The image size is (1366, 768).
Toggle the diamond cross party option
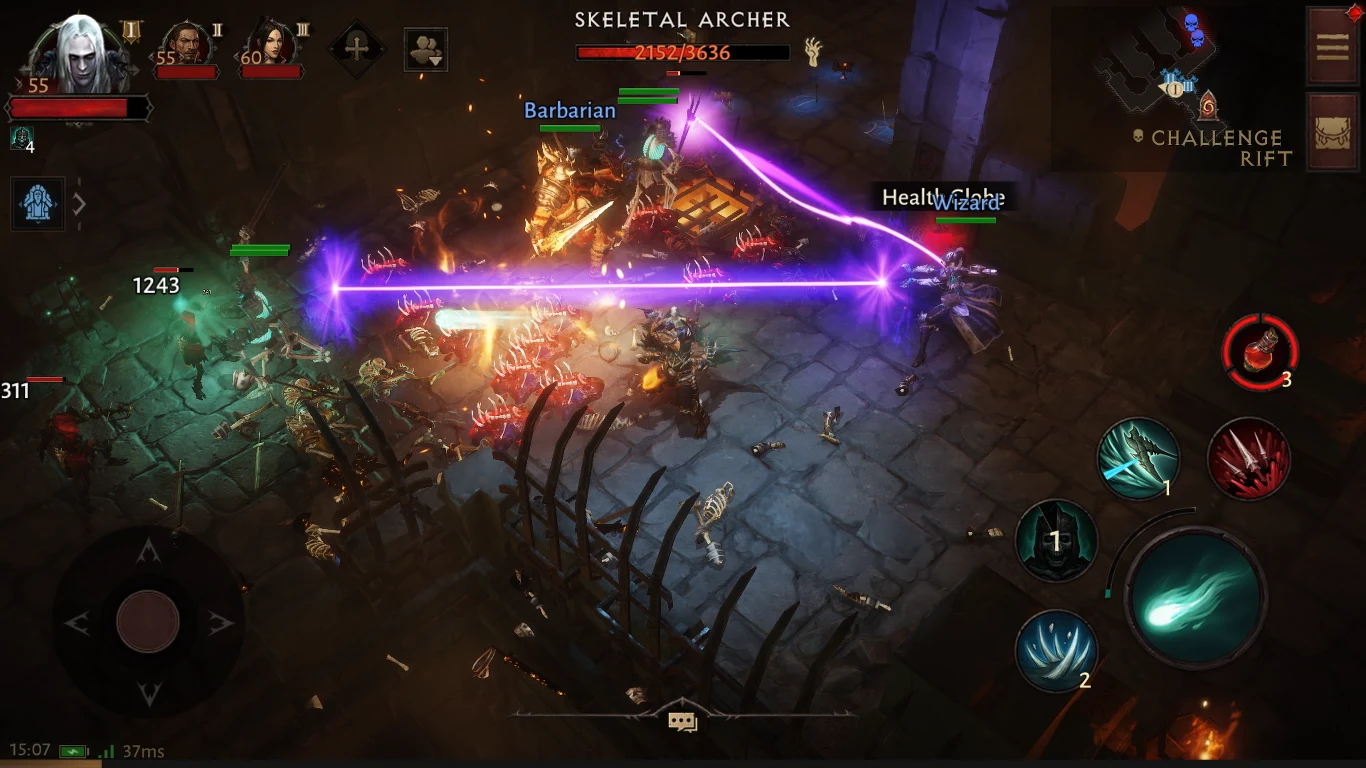[x=356, y=47]
